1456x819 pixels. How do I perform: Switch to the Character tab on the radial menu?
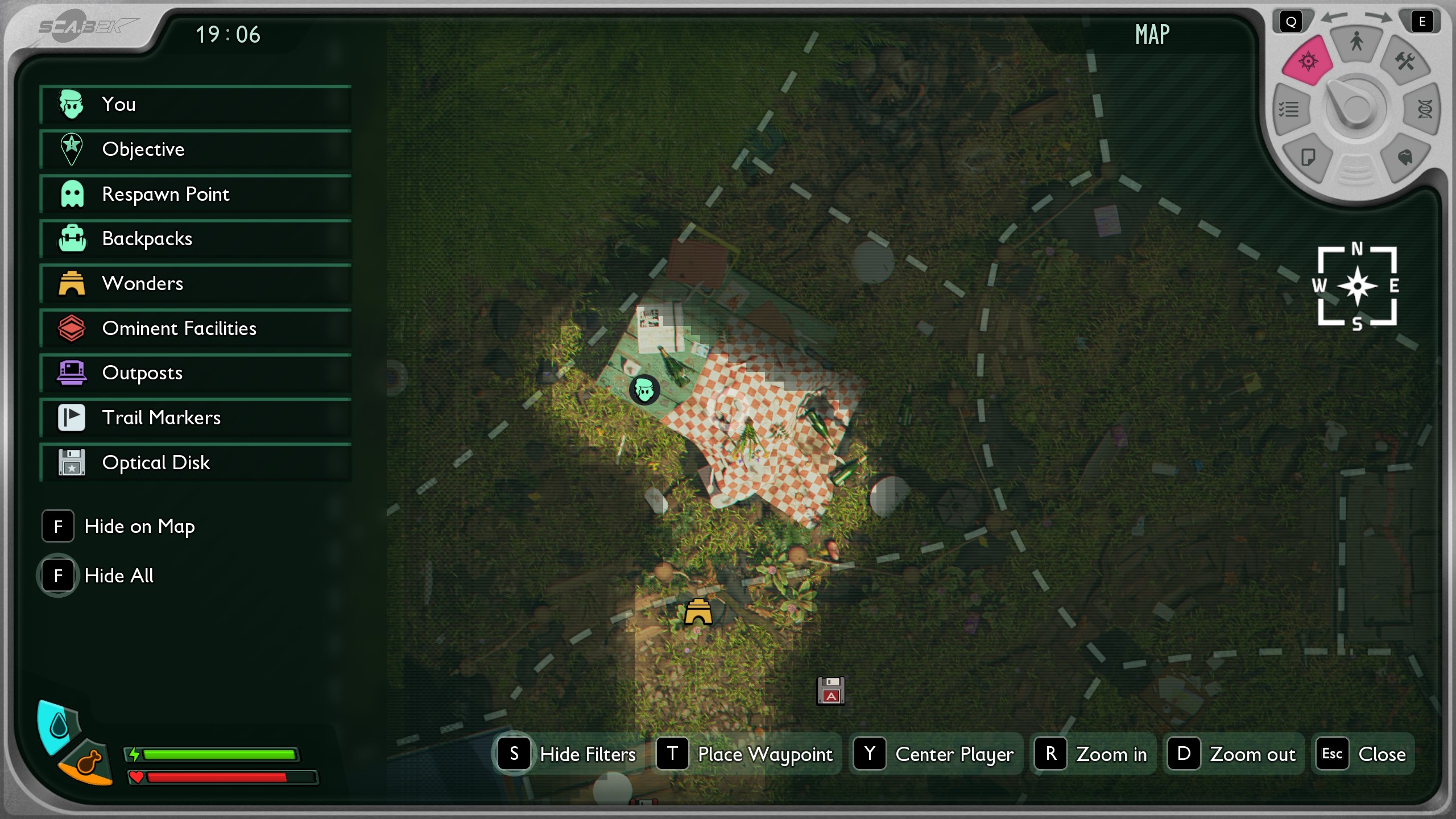[x=1355, y=41]
